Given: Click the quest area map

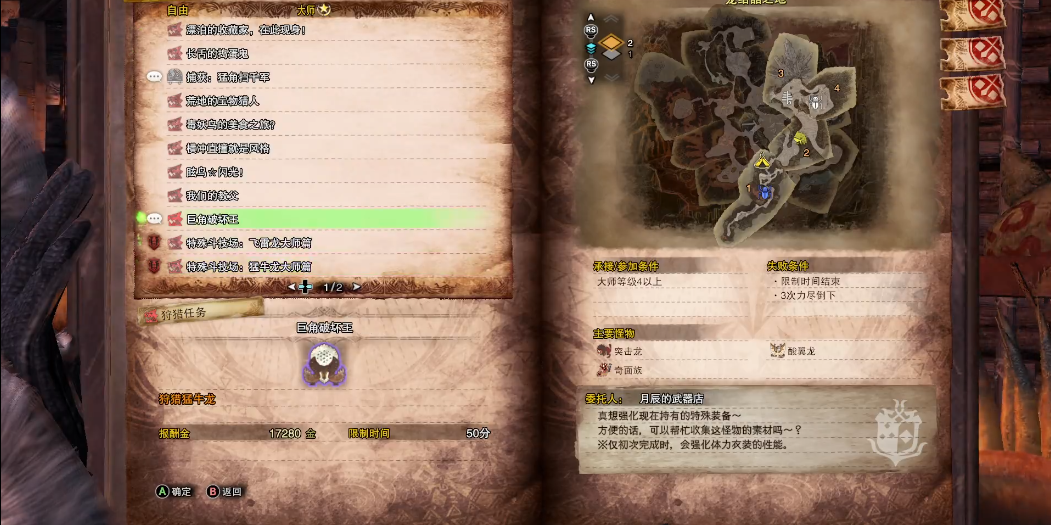Looking at the screenshot, I should pos(740,130).
